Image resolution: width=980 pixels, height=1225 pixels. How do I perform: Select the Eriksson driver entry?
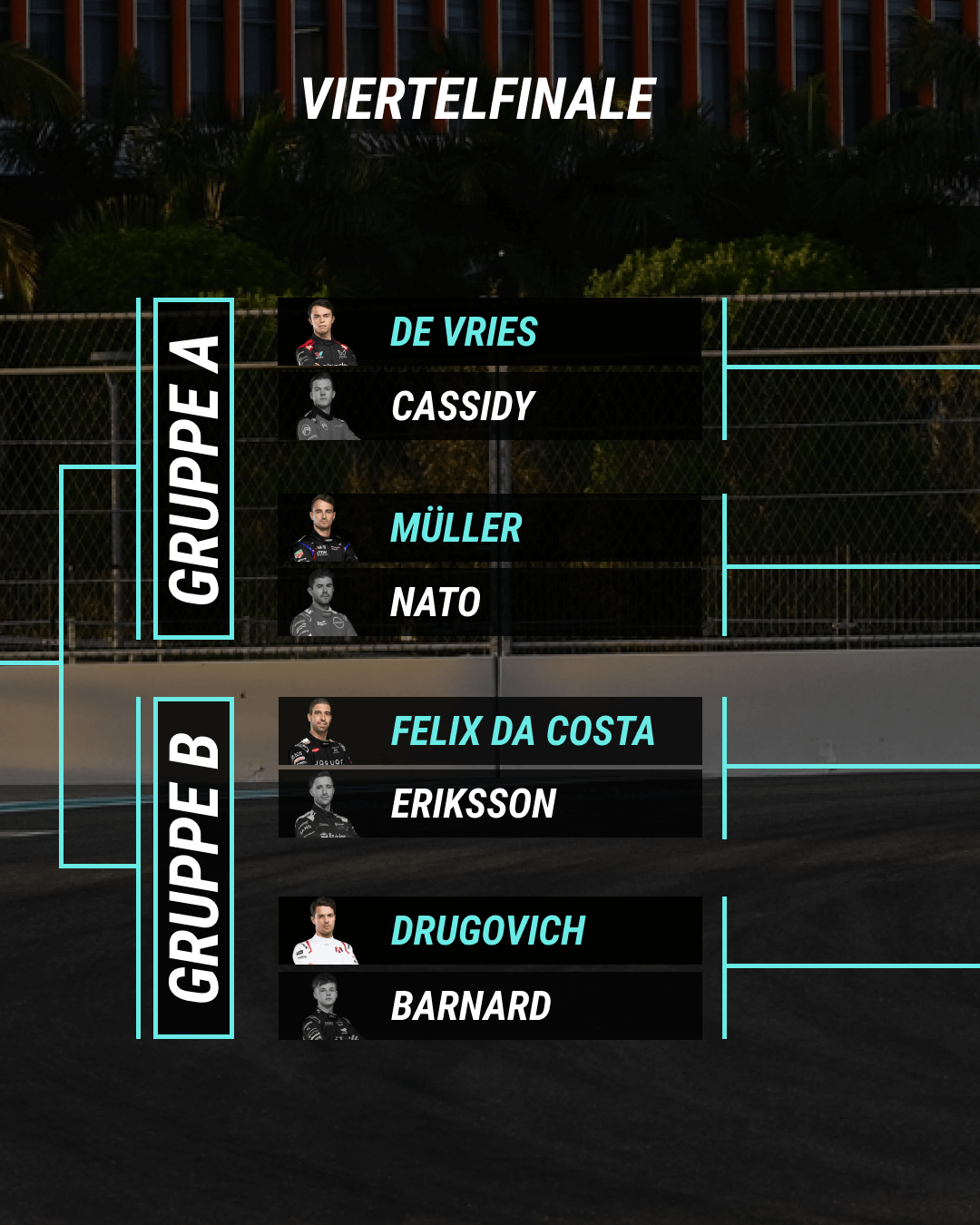490,804
